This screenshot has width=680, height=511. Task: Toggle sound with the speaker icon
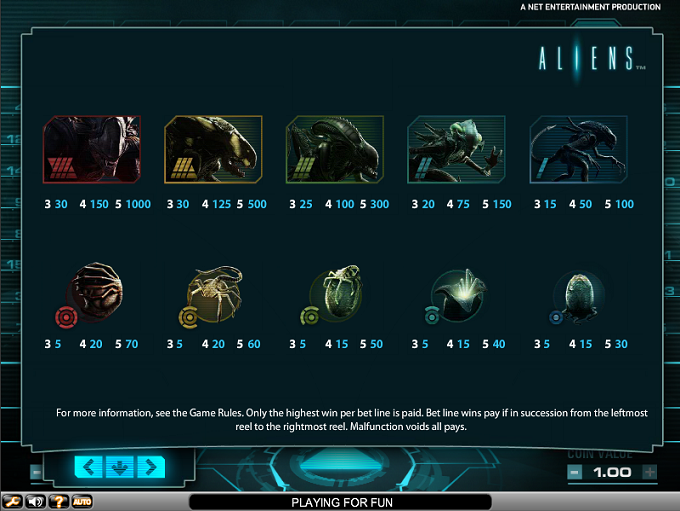(37, 501)
